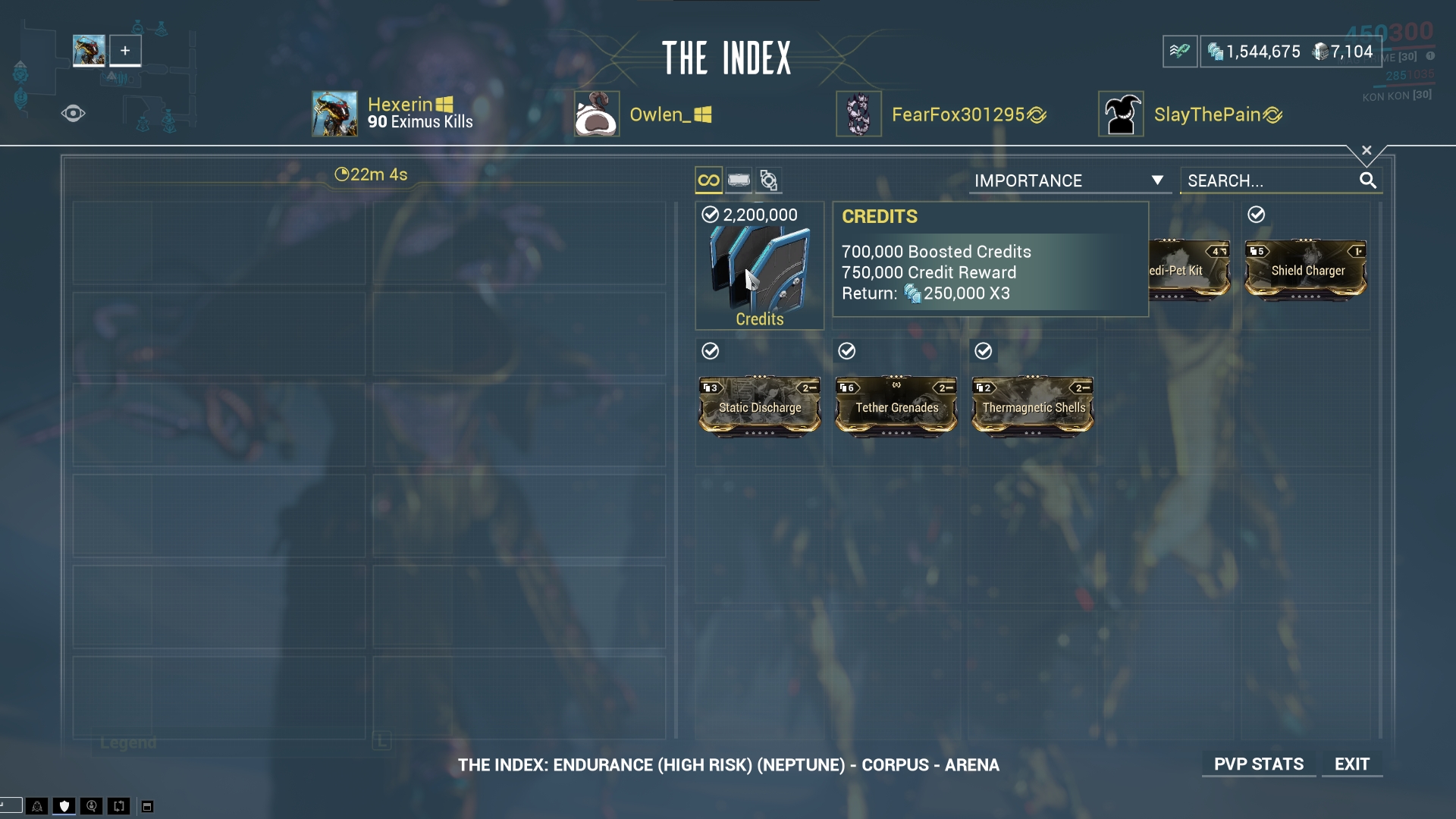Click inside the SEARCH field
This screenshot has width=1456, height=819.
coord(1266,180)
